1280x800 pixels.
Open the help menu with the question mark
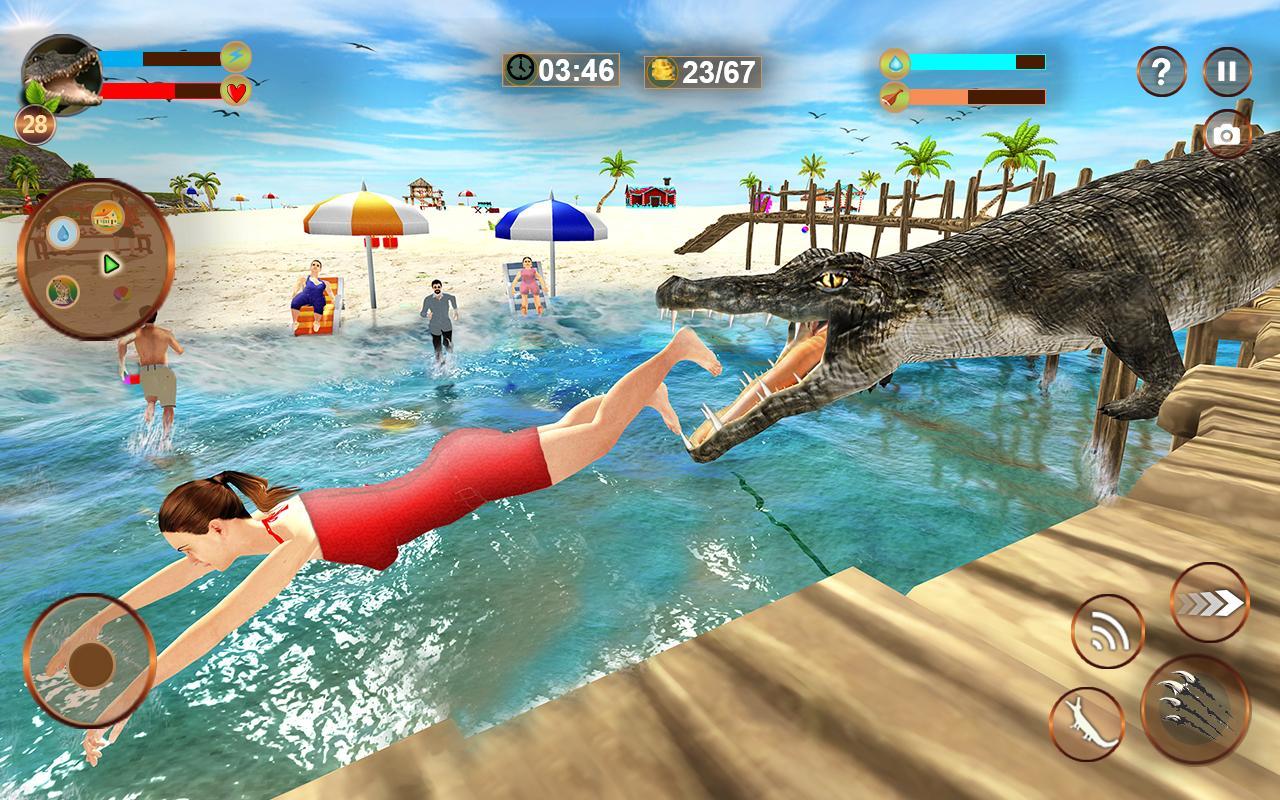coord(1161,70)
